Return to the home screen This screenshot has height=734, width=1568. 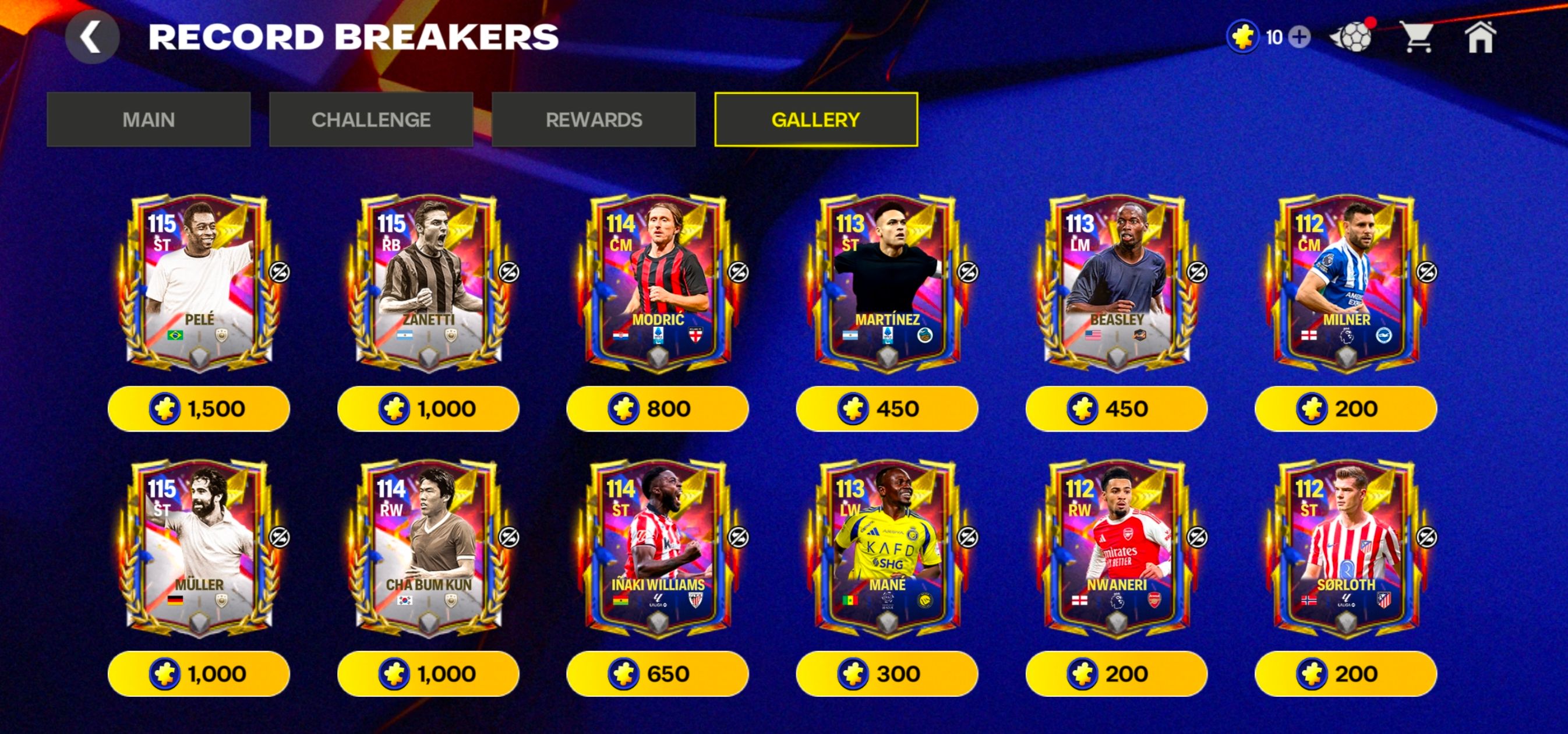pos(1479,37)
